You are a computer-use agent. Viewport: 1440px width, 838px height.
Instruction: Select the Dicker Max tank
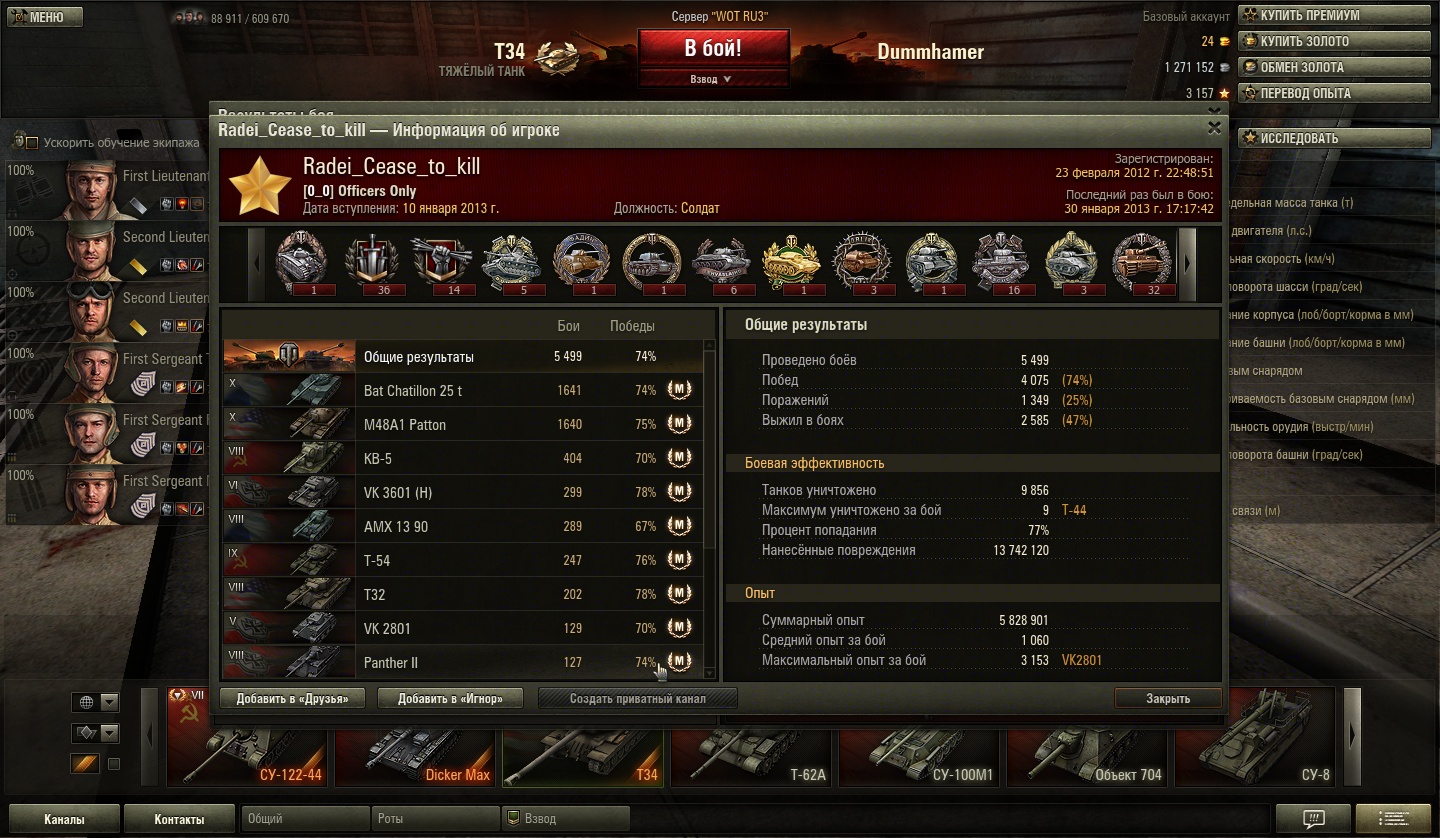click(417, 748)
